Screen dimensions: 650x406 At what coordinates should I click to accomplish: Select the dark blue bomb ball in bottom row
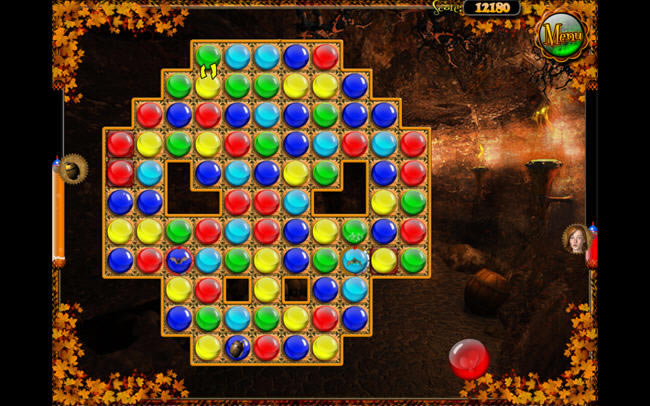point(238,347)
